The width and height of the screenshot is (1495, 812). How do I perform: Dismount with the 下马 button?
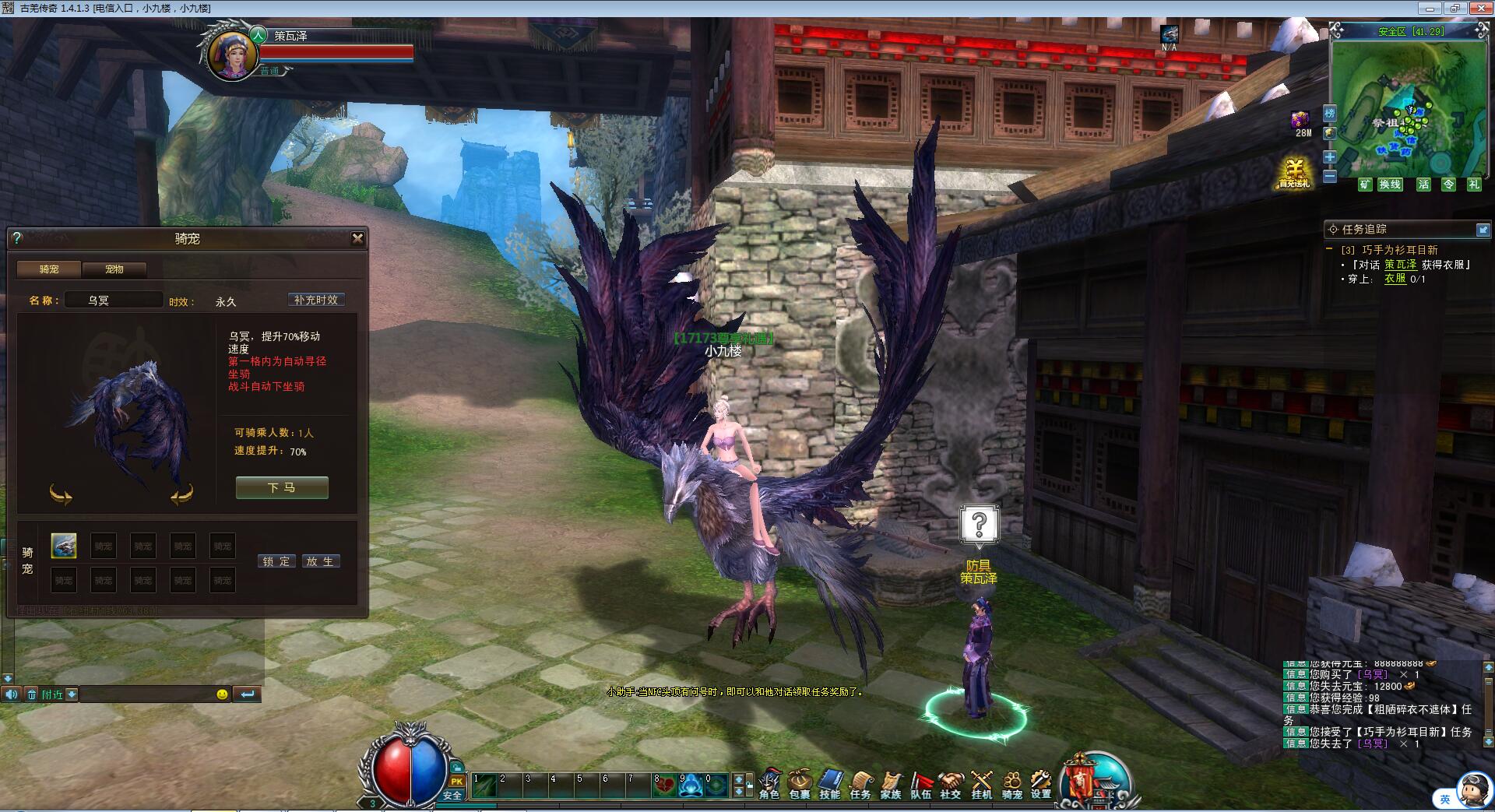coord(282,487)
